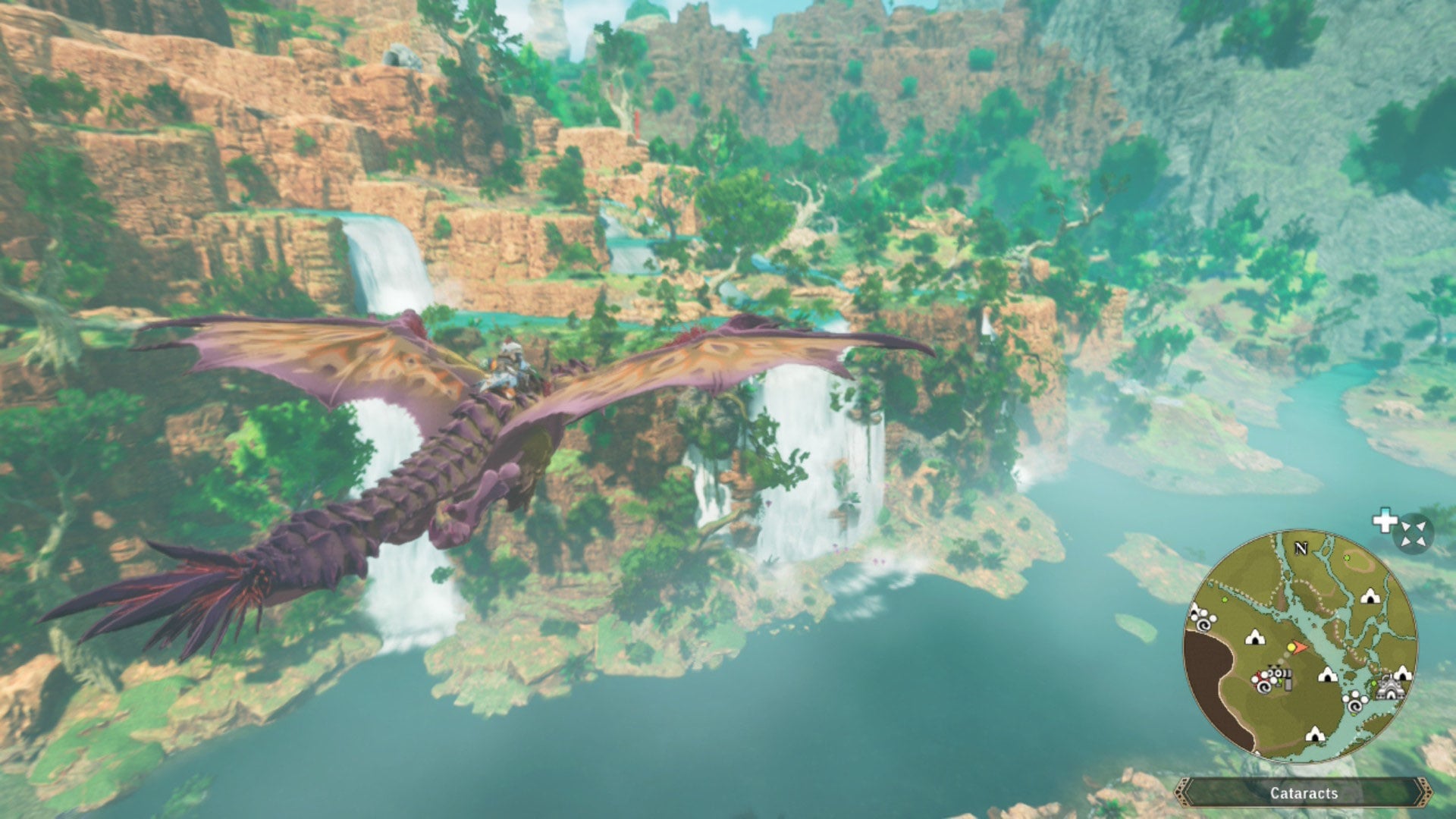
Task: Select the green gathering dot near minimap top
Action: [1347, 558]
